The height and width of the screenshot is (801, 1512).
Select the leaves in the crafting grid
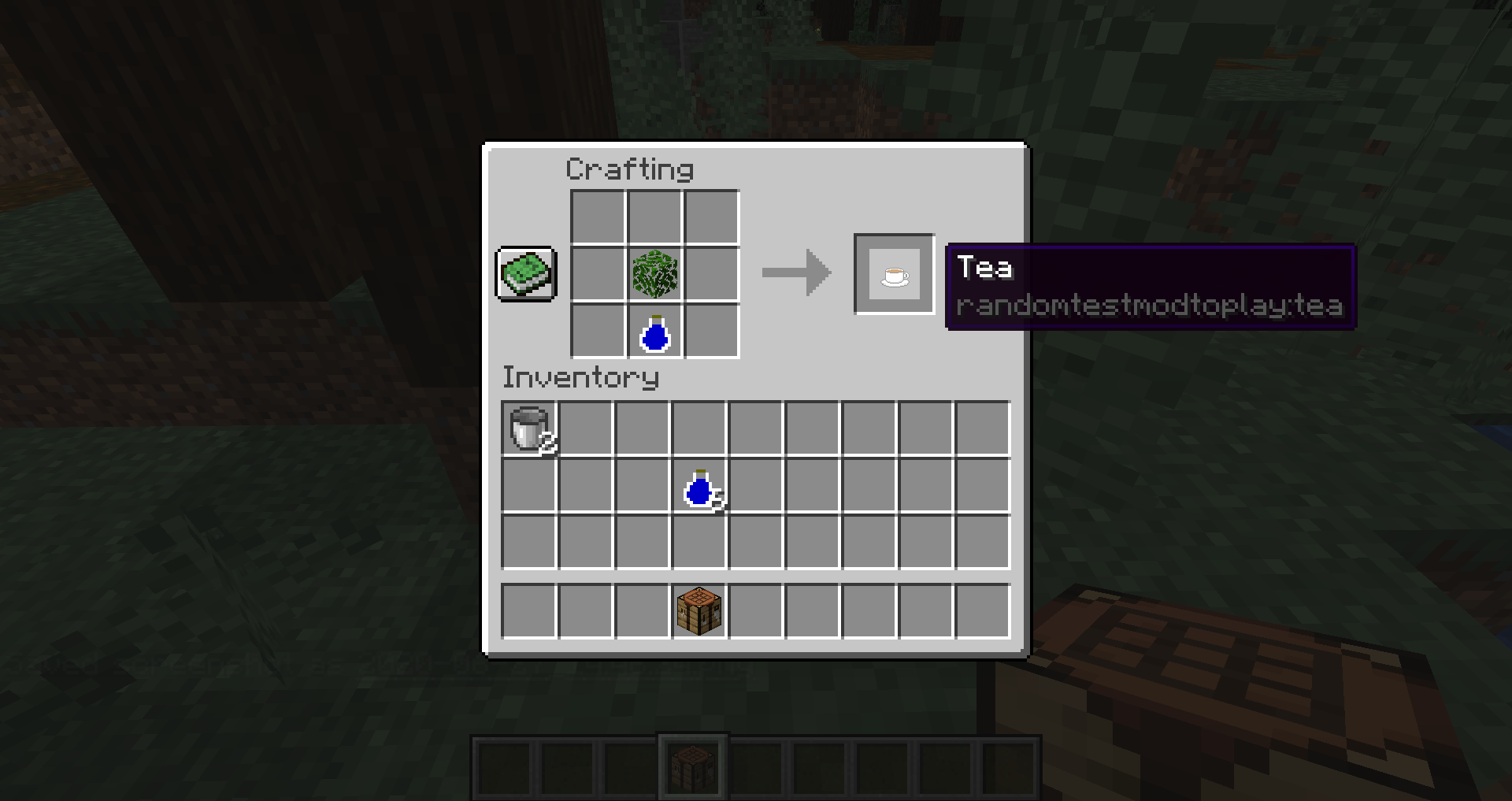click(x=653, y=273)
